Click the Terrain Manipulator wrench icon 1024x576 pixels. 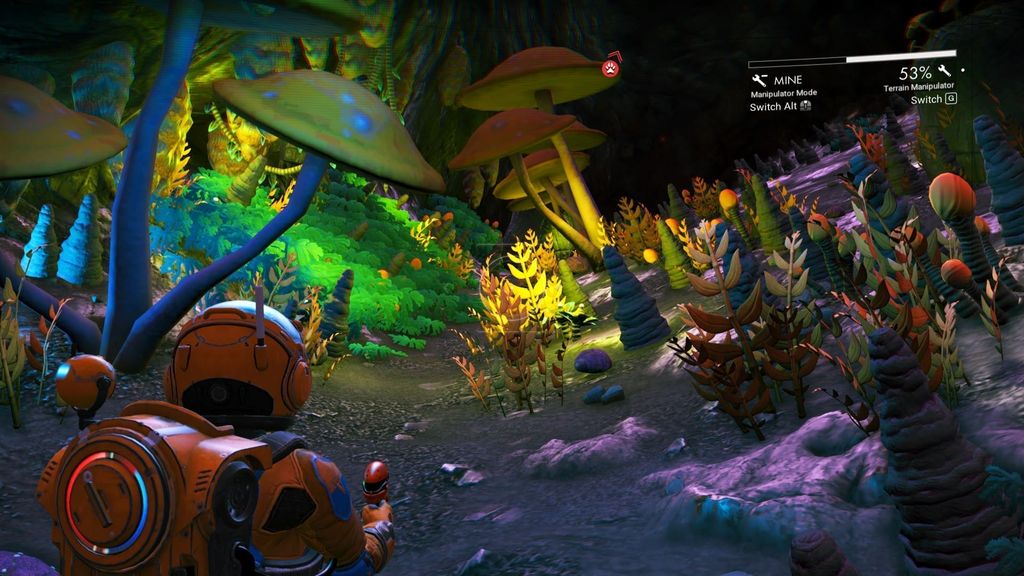pyautogui.click(x=944, y=72)
